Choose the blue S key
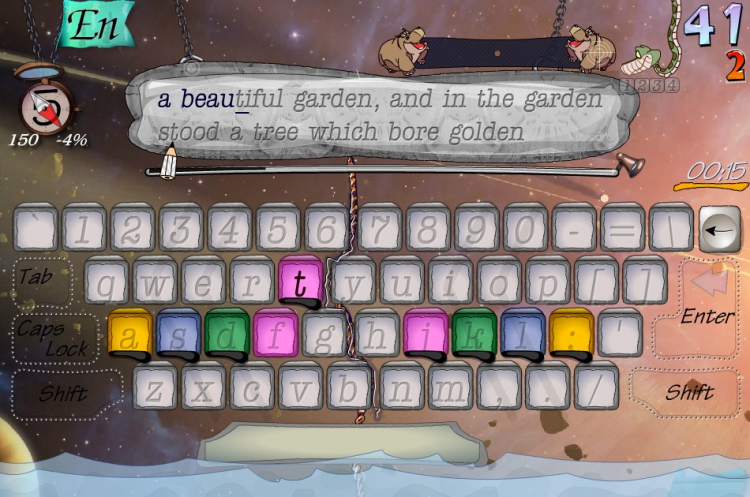The height and width of the screenshot is (497, 750). coord(178,334)
